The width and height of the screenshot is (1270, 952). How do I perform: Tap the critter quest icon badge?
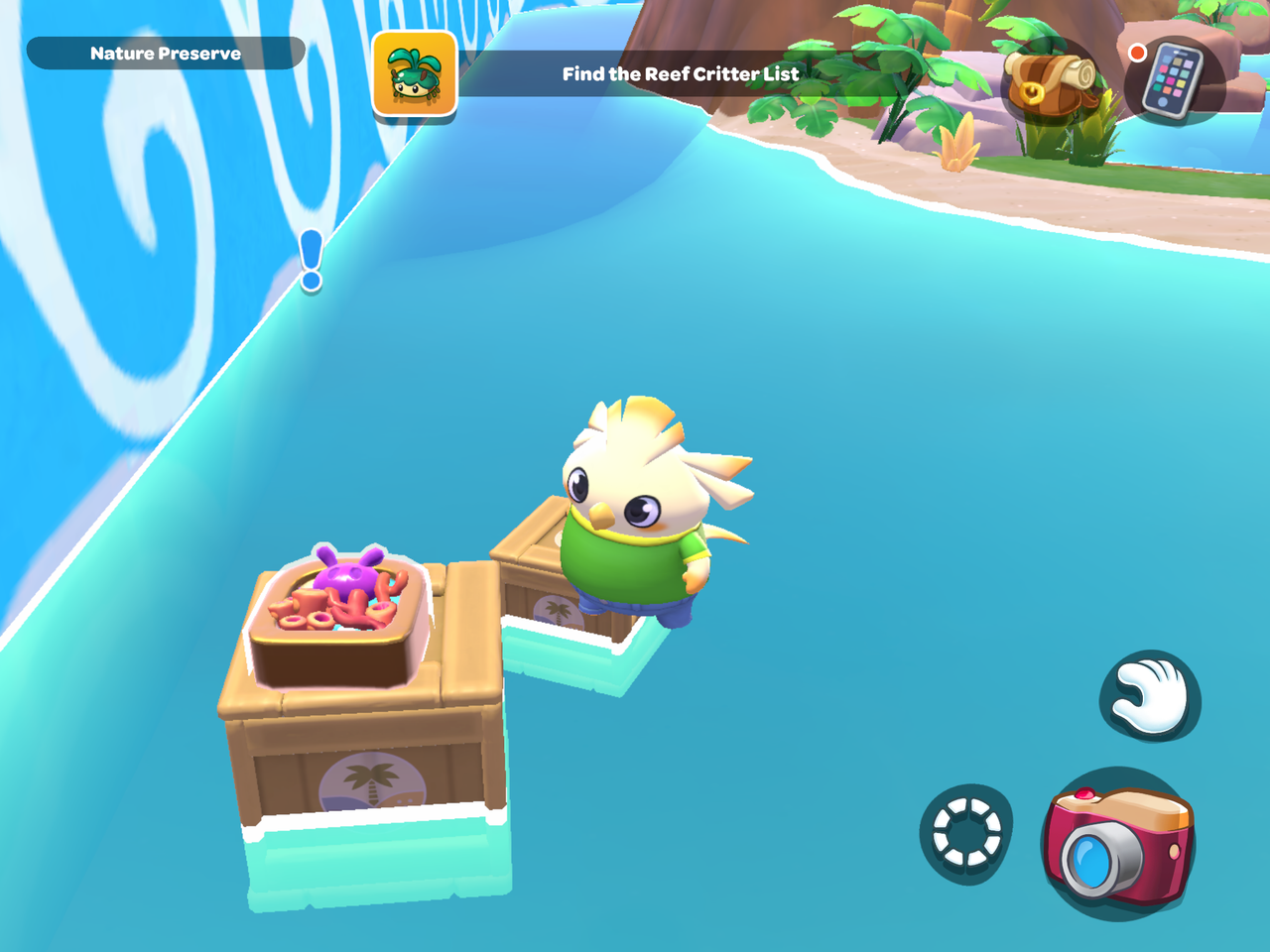tap(415, 74)
